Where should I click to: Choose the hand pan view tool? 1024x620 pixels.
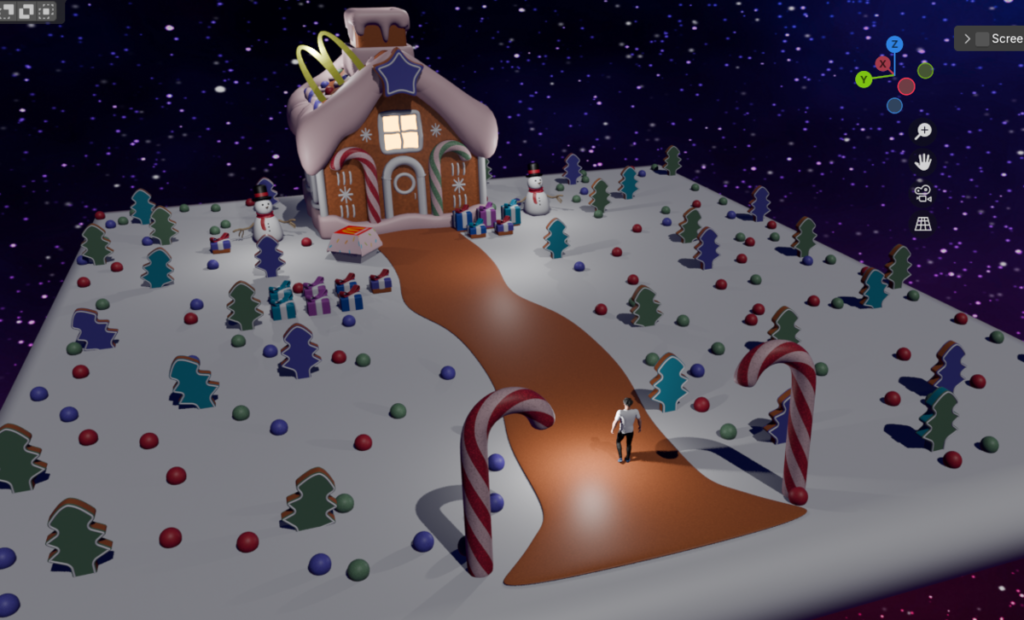pyautogui.click(x=922, y=162)
